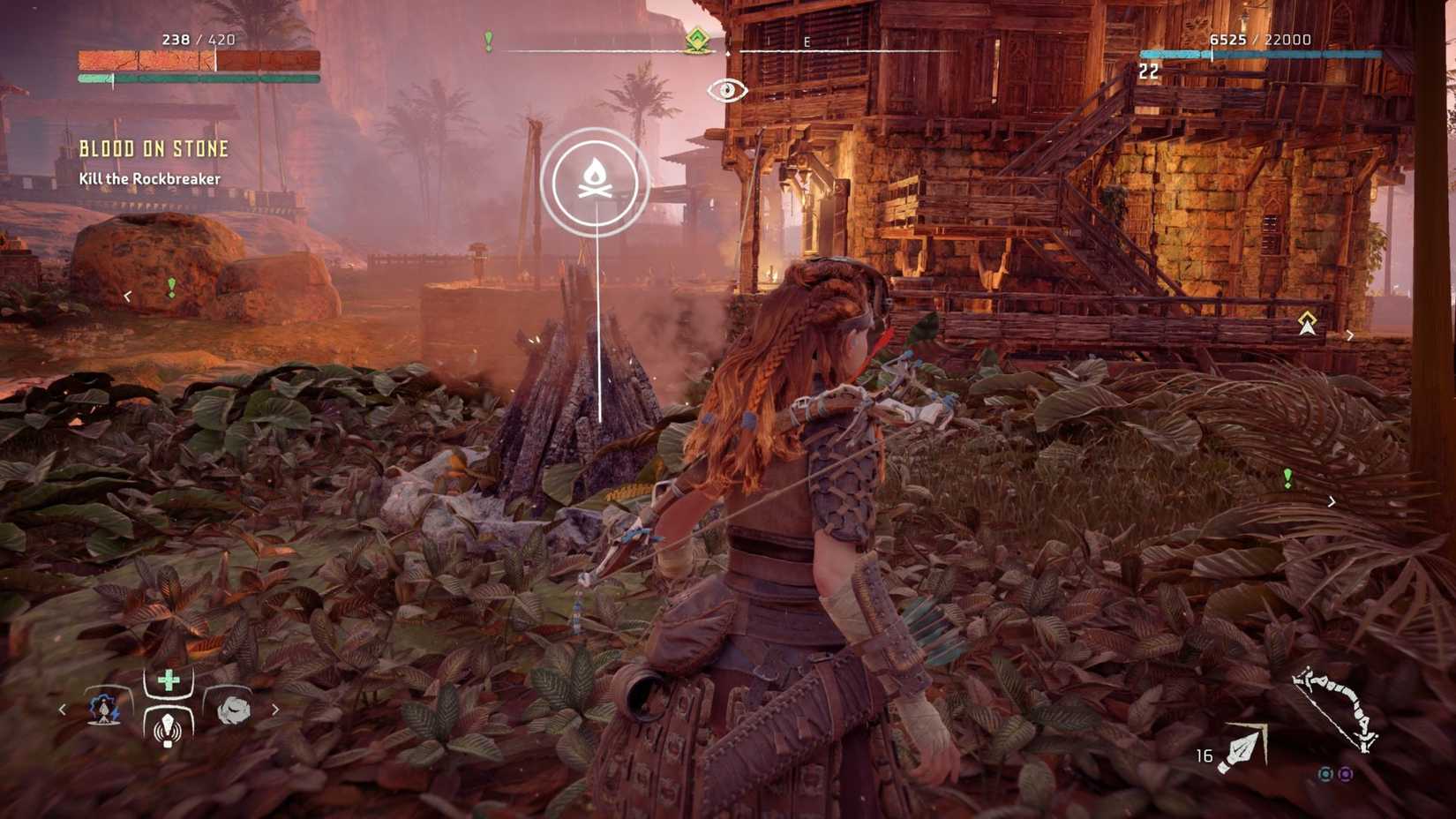Click the red health bar showing 238/420
Viewport: 1456px width, 819px height.
pos(199,62)
